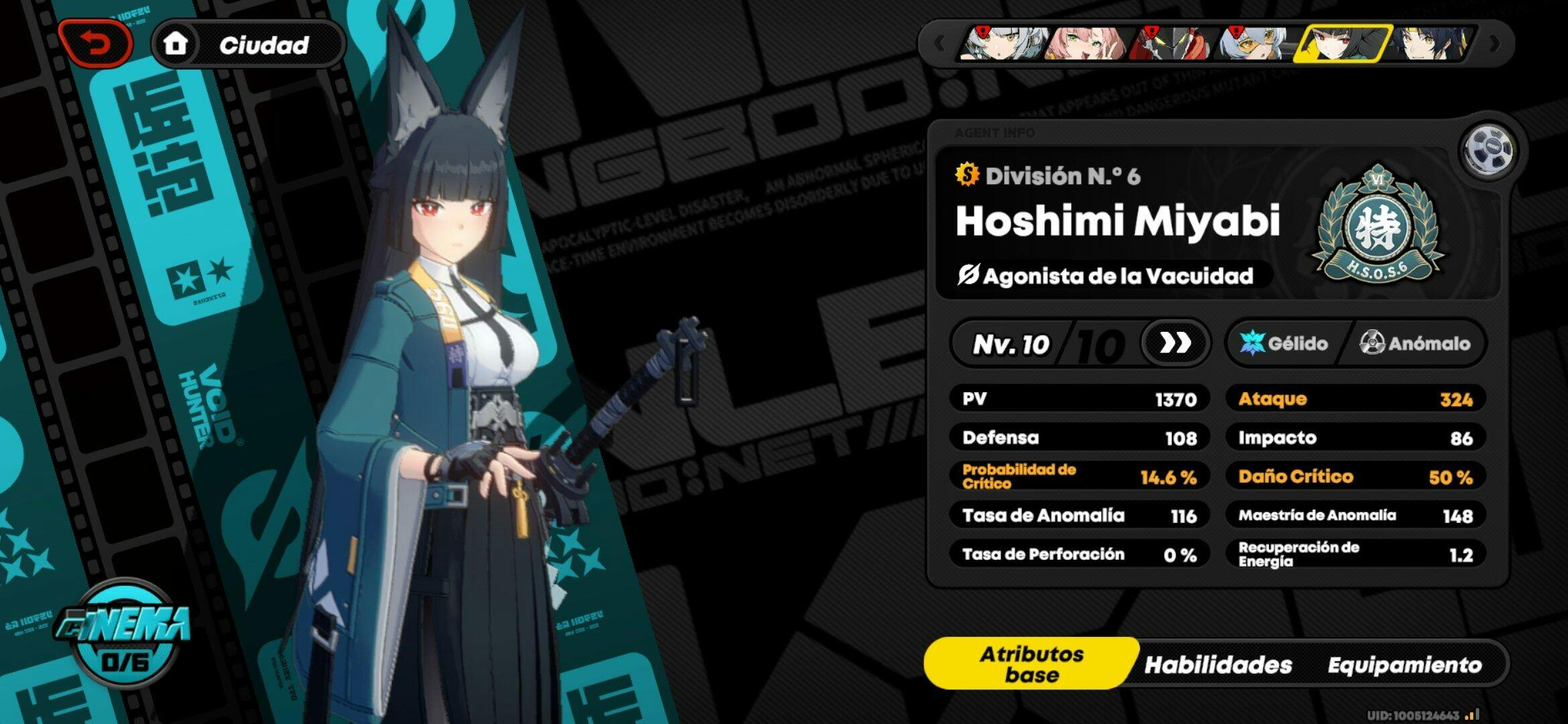View the Anómalo specialty info
Image resolution: width=1568 pixels, height=724 pixels.
(x=1415, y=343)
